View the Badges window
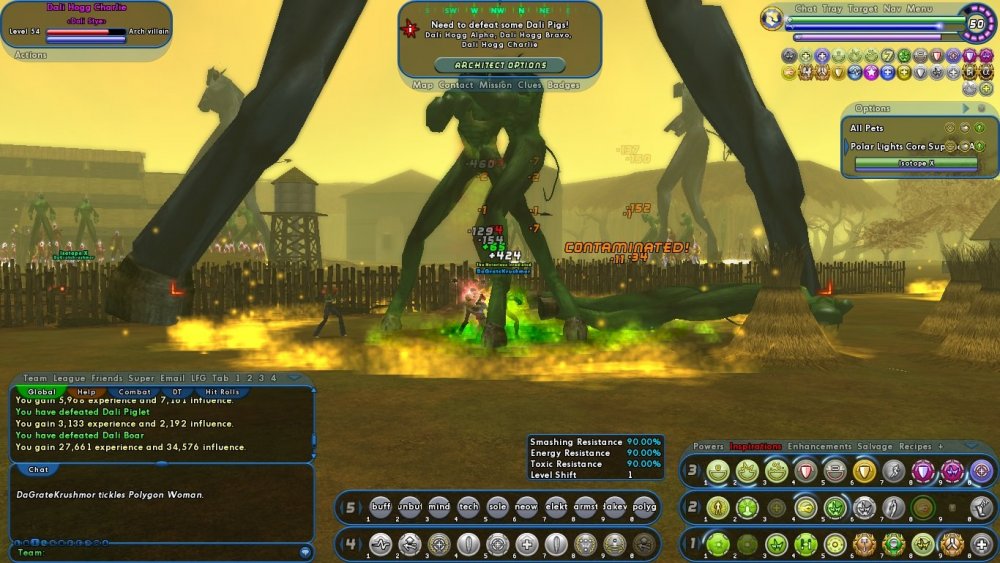Image resolution: width=1000 pixels, height=563 pixels. pyautogui.click(x=564, y=85)
